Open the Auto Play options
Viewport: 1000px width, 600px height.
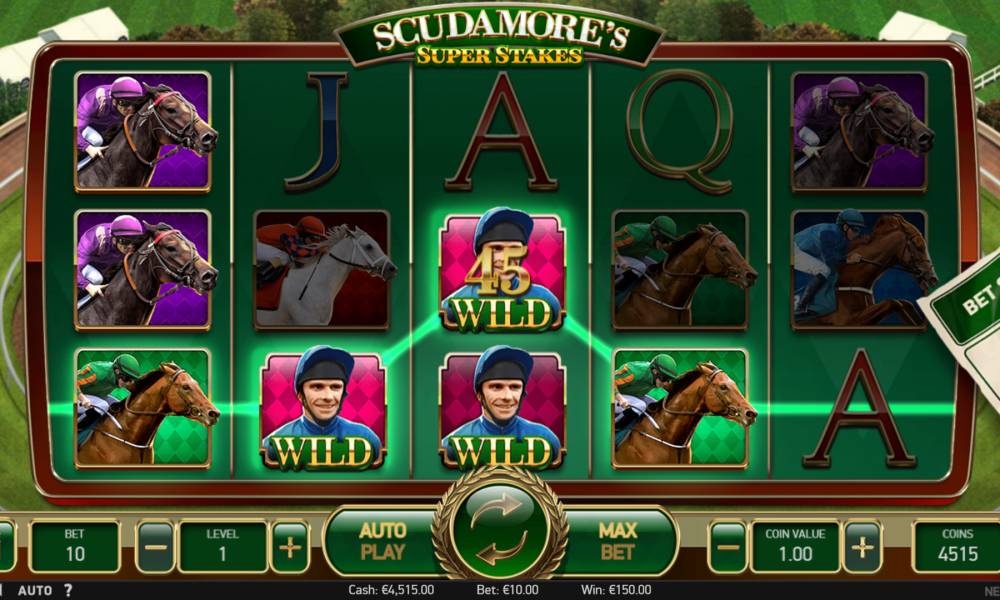pos(382,541)
